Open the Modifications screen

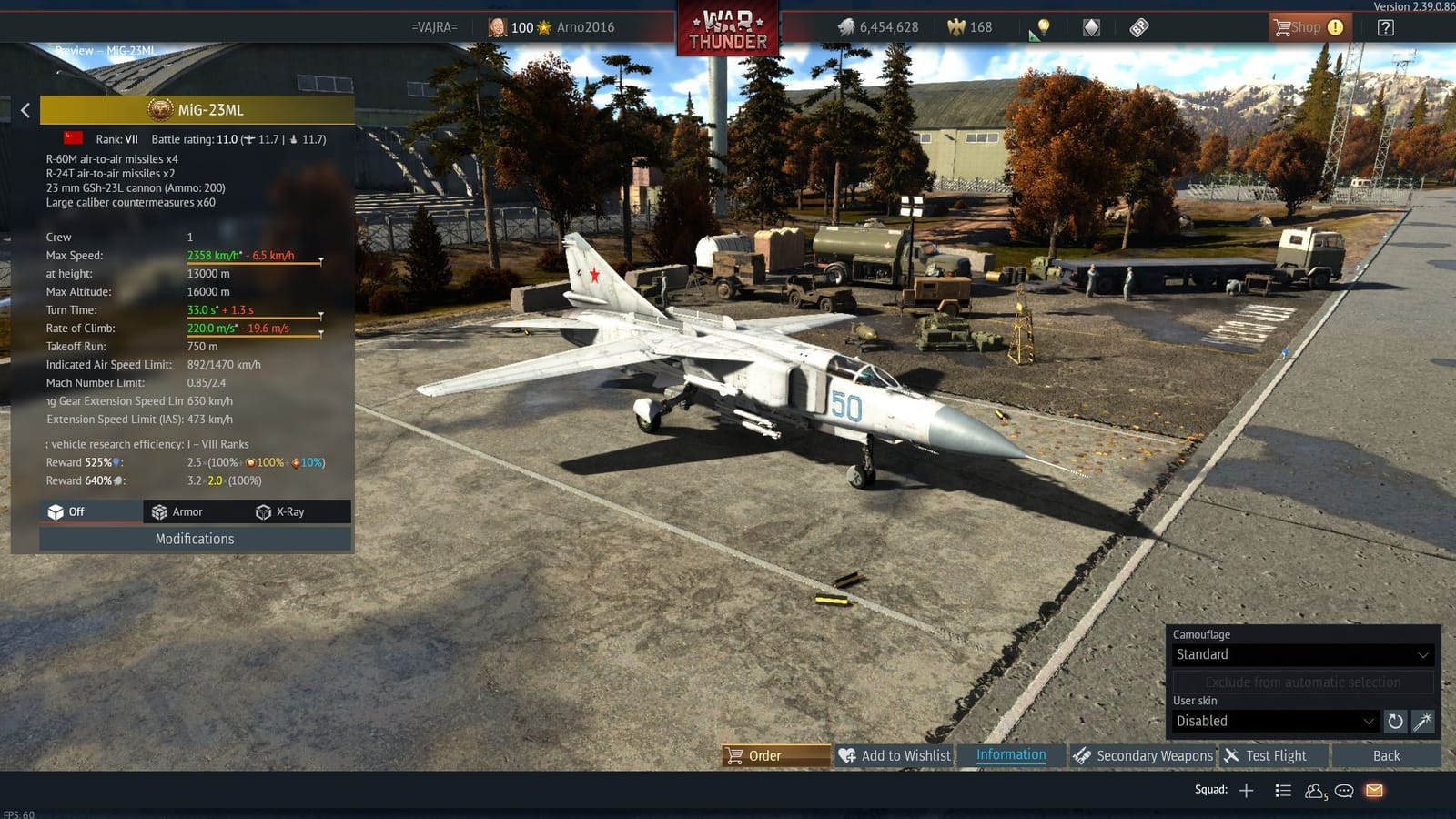tap(194, 539)
